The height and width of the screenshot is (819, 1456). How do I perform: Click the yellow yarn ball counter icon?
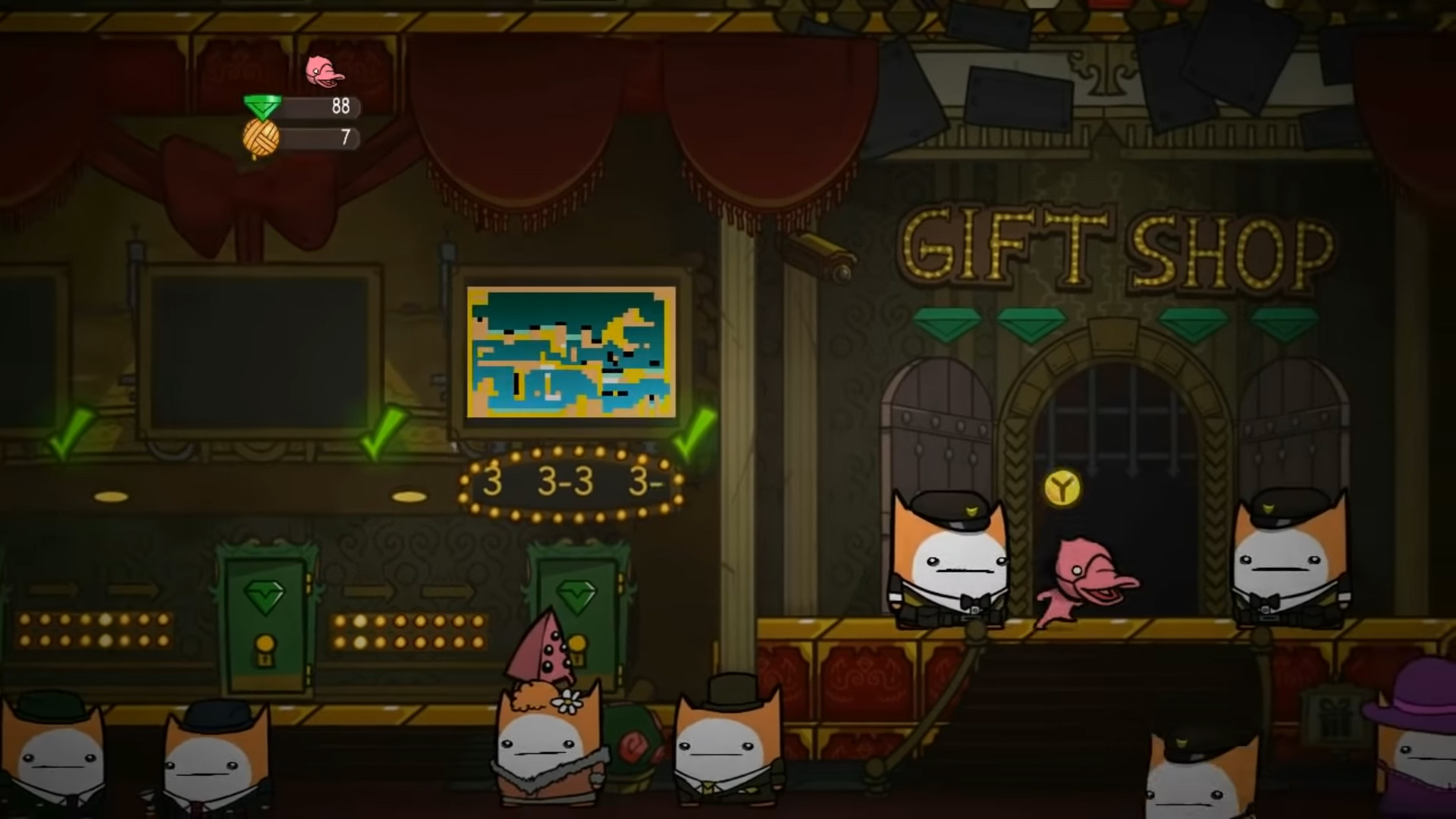tap(262, 139)
